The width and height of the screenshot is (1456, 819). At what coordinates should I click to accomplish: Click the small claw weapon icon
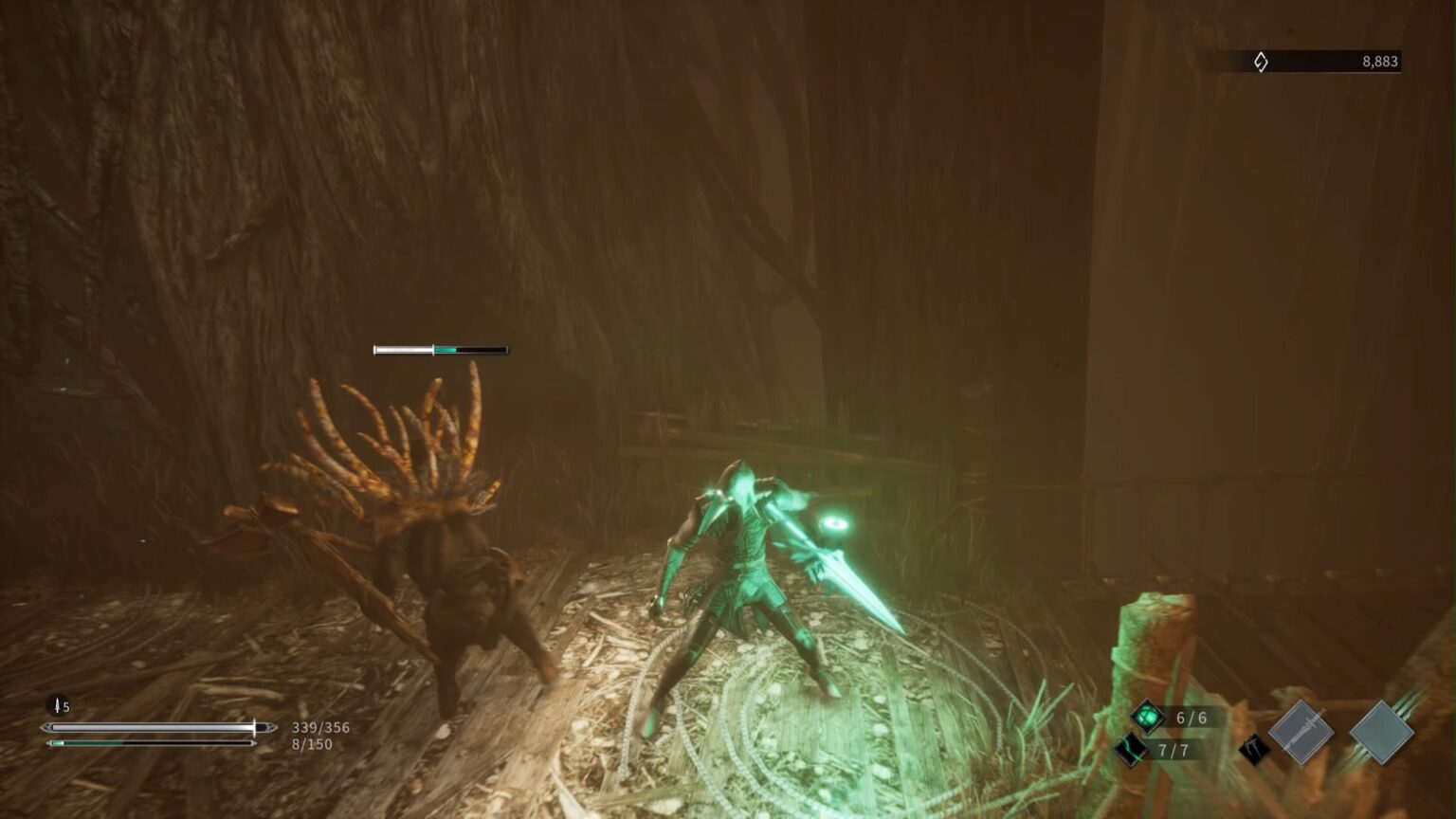1254,749
